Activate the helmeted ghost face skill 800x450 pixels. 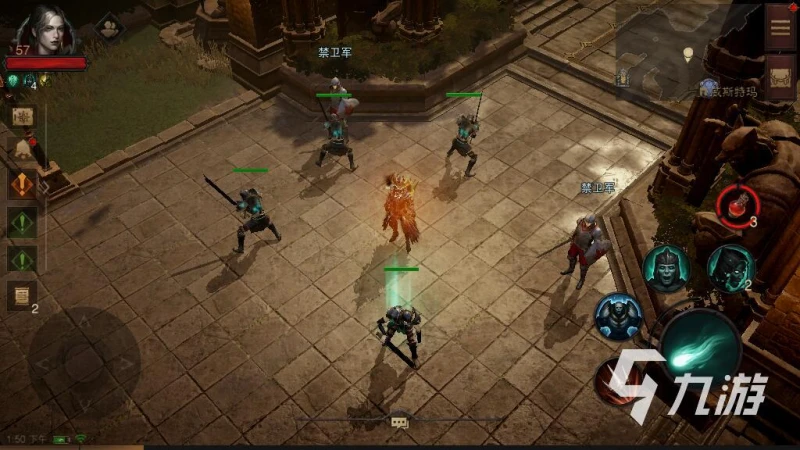665,267
